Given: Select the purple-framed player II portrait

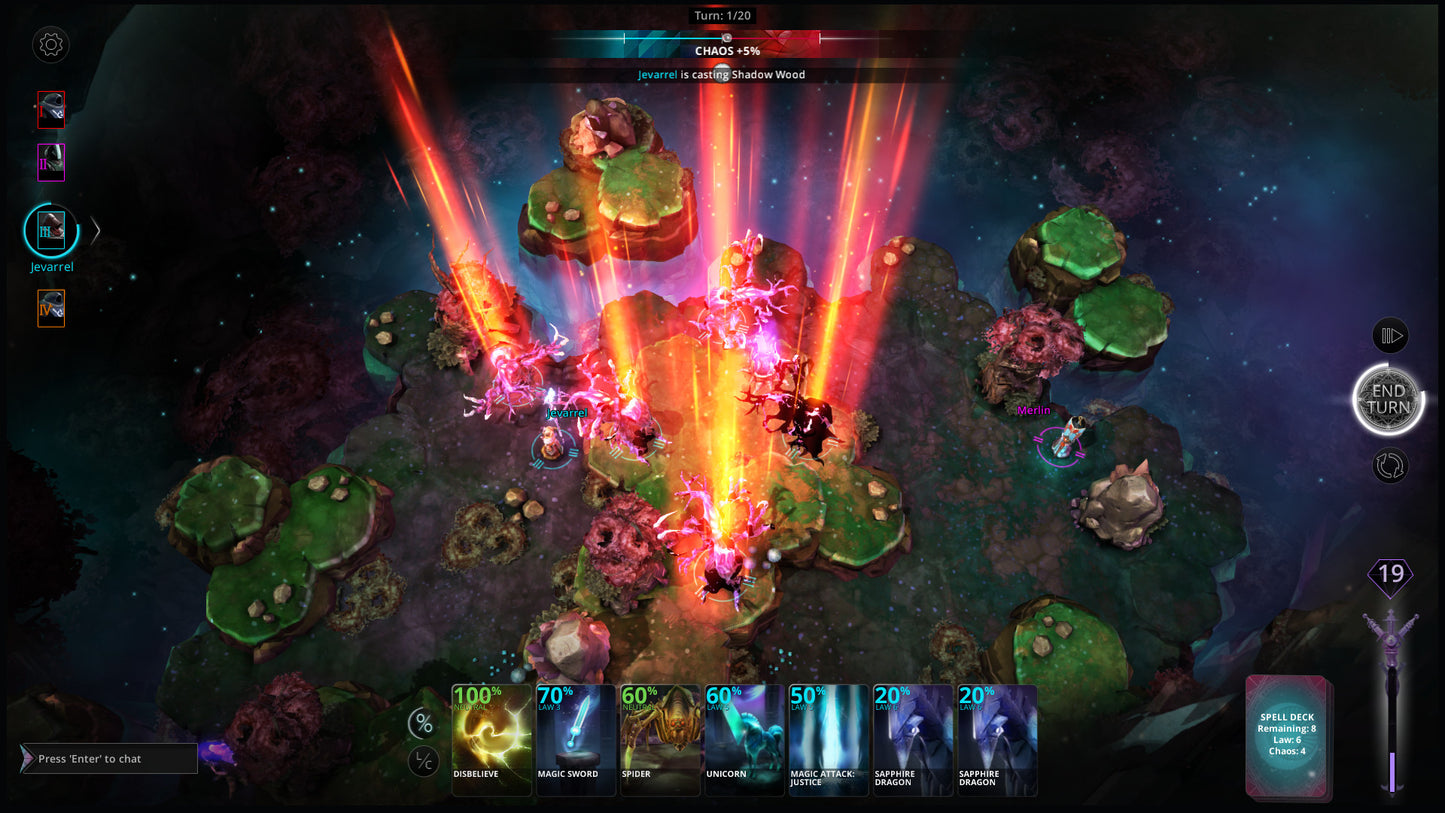Looking at the screenshot, I should (51, 162).
